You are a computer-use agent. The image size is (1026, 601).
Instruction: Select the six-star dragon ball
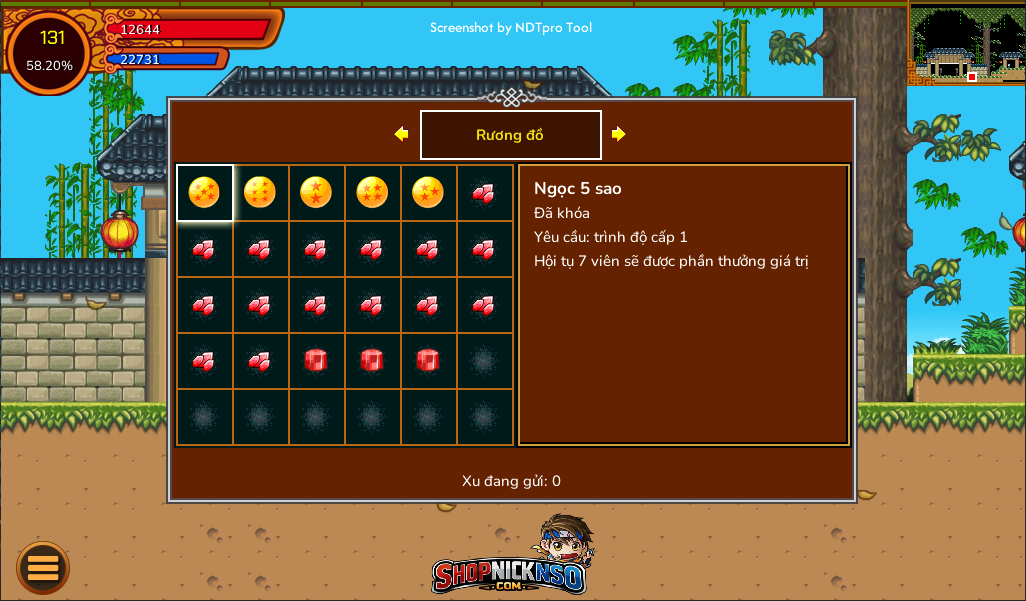click(260, 192)
